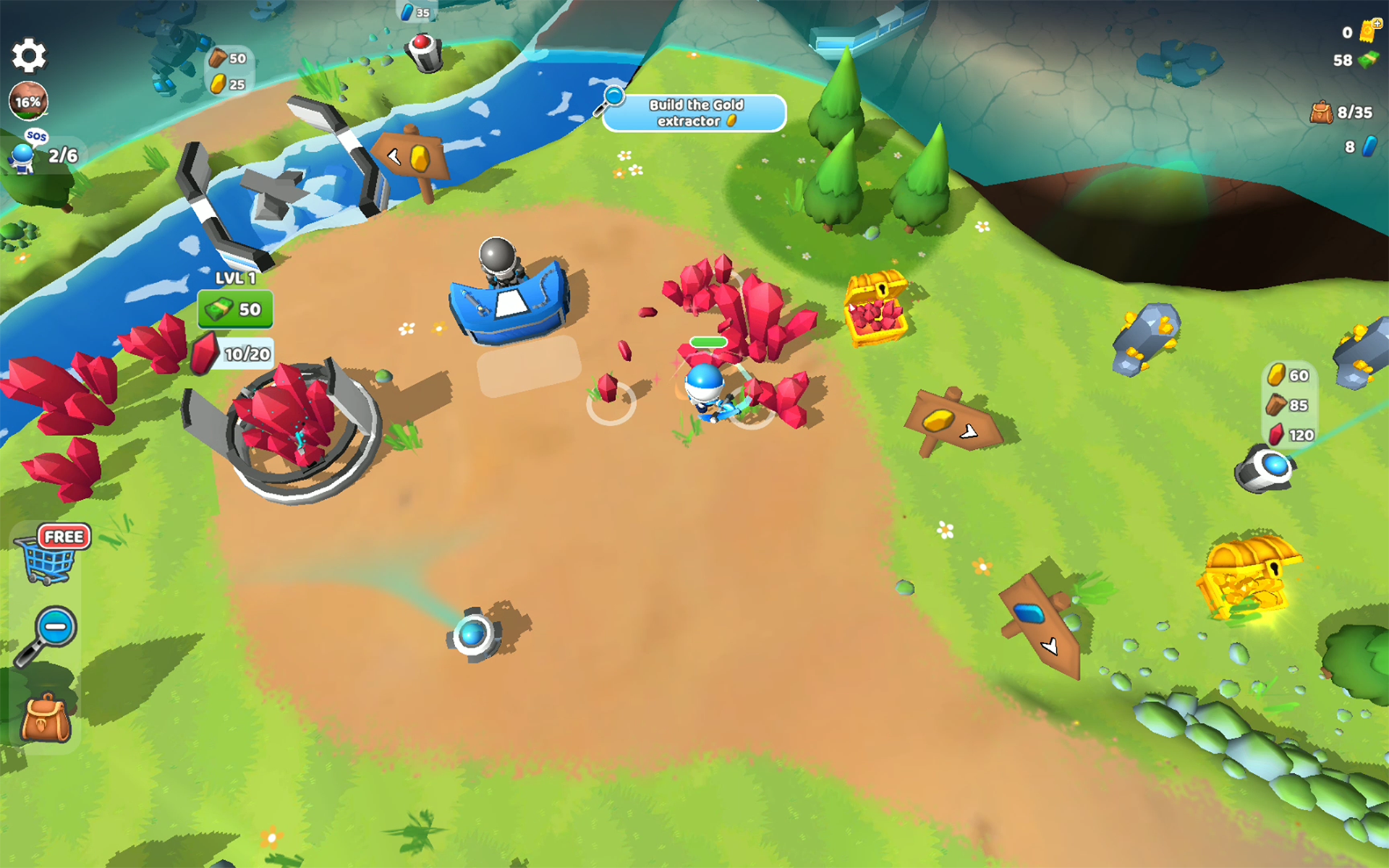Open the settings gear menu
The width and height of the screenshot is (1389, 868).
pyautogui.click(x=29, y=56)
